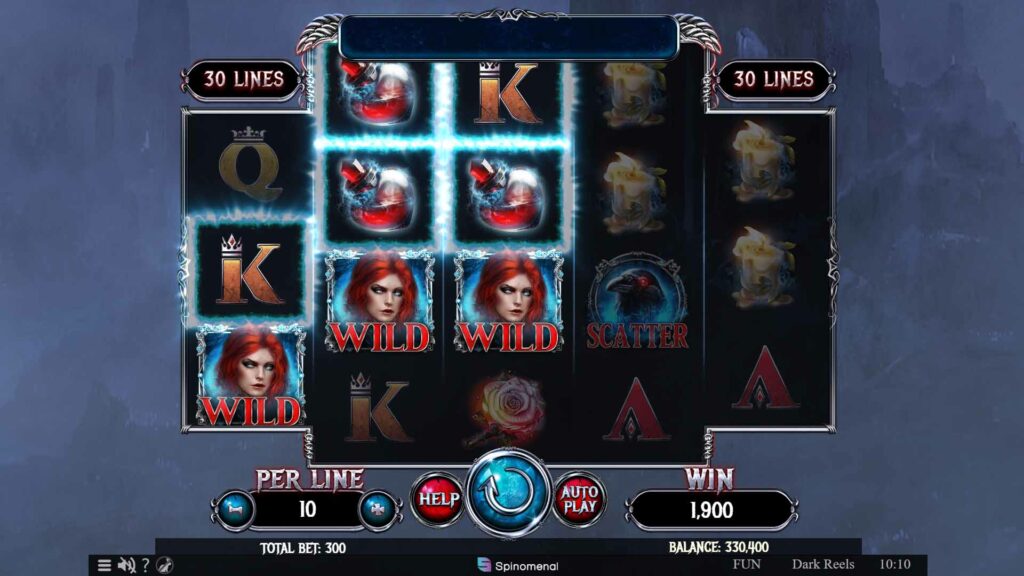Spin the reels with the blue arrow button

(509, 495)
